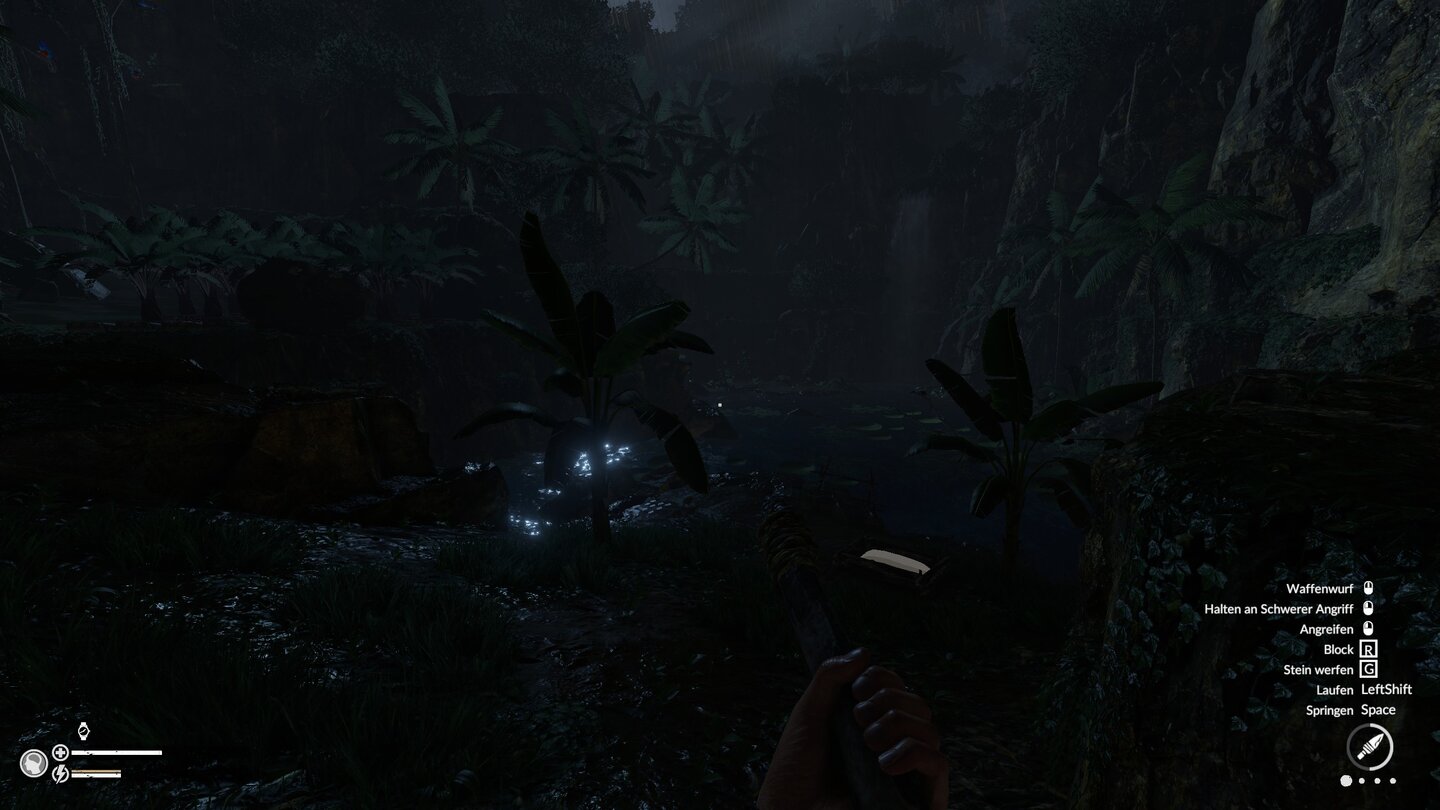The image size is (1440, 810).
Task: Click the Waffenwurf action label
Action: pyautogui.click(x=1319, y=588)
